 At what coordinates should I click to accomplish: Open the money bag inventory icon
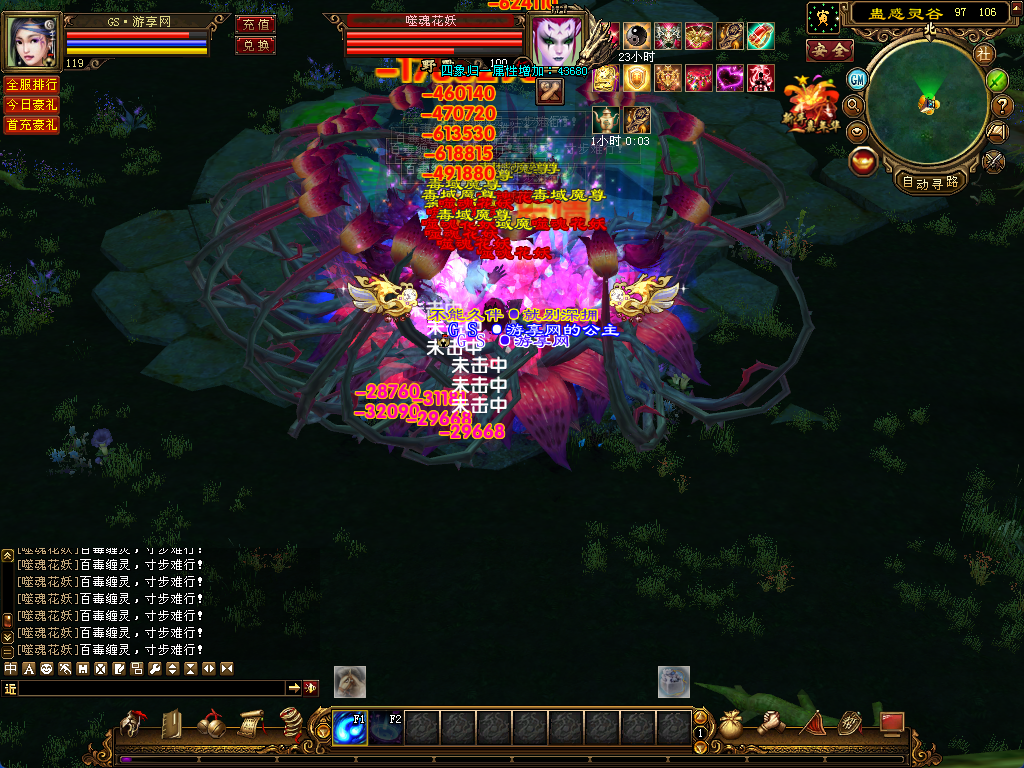(x=732, y=725)
